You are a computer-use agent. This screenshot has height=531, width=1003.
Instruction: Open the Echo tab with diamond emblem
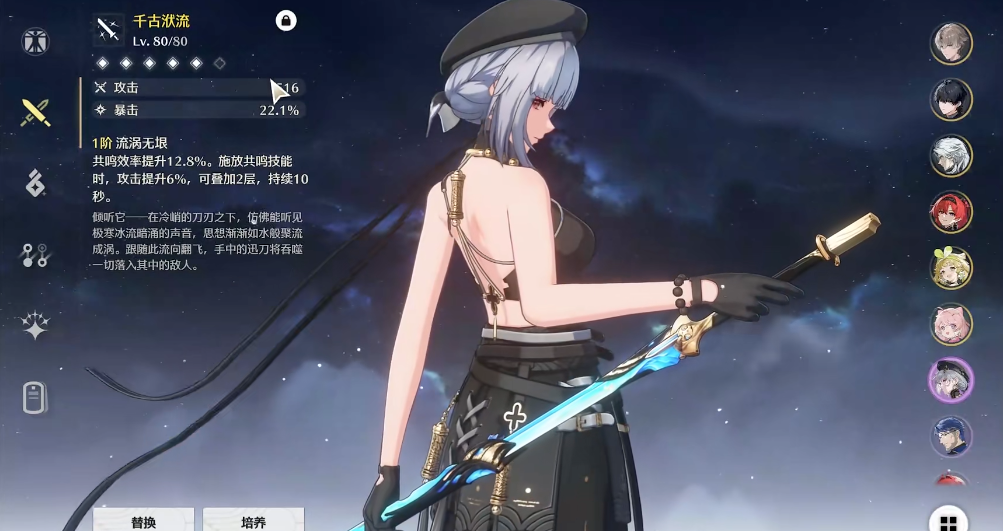(x=36, y=183)
